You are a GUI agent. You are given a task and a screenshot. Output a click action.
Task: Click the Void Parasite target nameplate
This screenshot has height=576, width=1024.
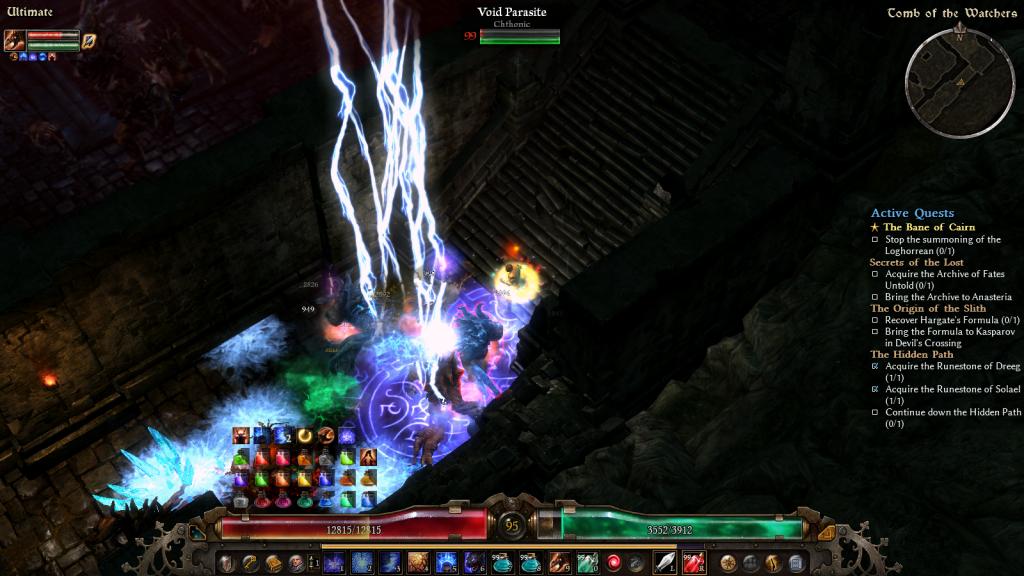click(x=511, y=13)
